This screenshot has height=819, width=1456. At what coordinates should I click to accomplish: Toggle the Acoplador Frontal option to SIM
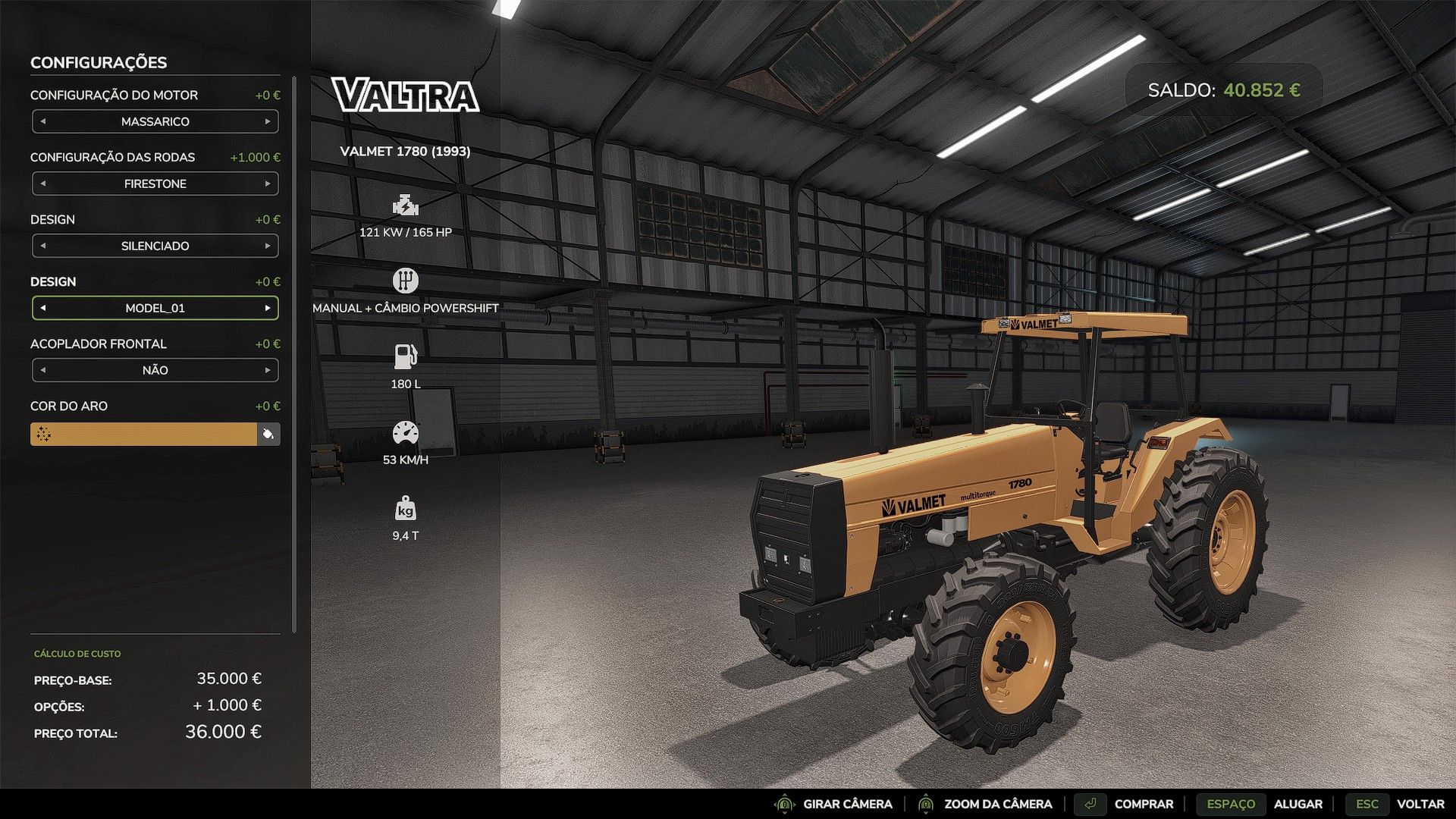click(268, 370)
